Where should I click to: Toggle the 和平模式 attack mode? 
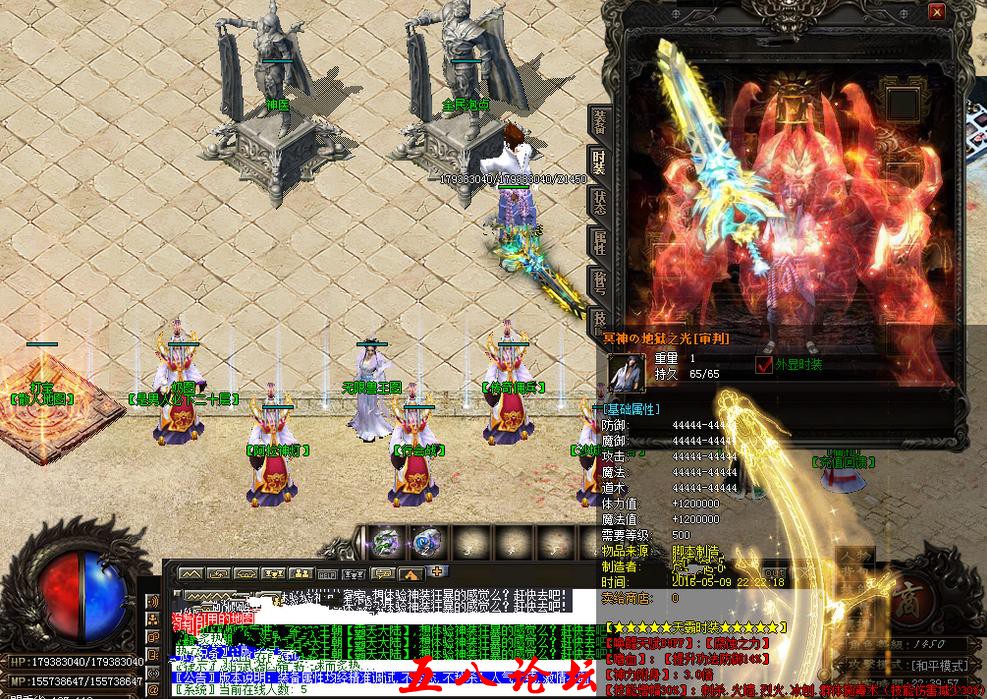940,664
